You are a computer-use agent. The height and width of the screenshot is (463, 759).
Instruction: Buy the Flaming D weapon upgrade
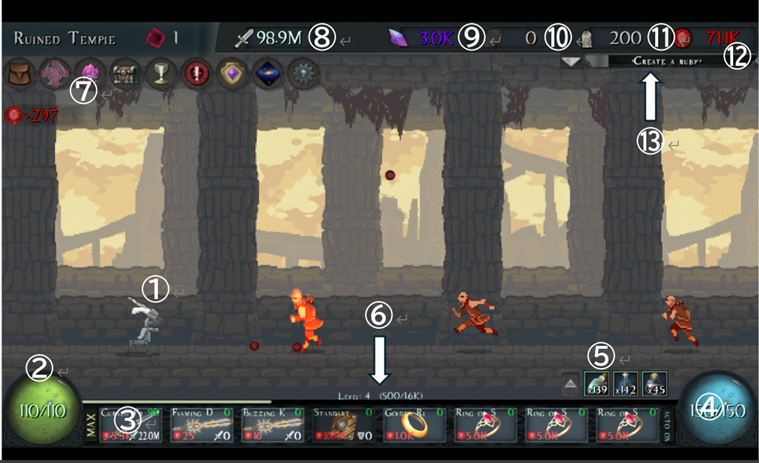pos(204,426)
